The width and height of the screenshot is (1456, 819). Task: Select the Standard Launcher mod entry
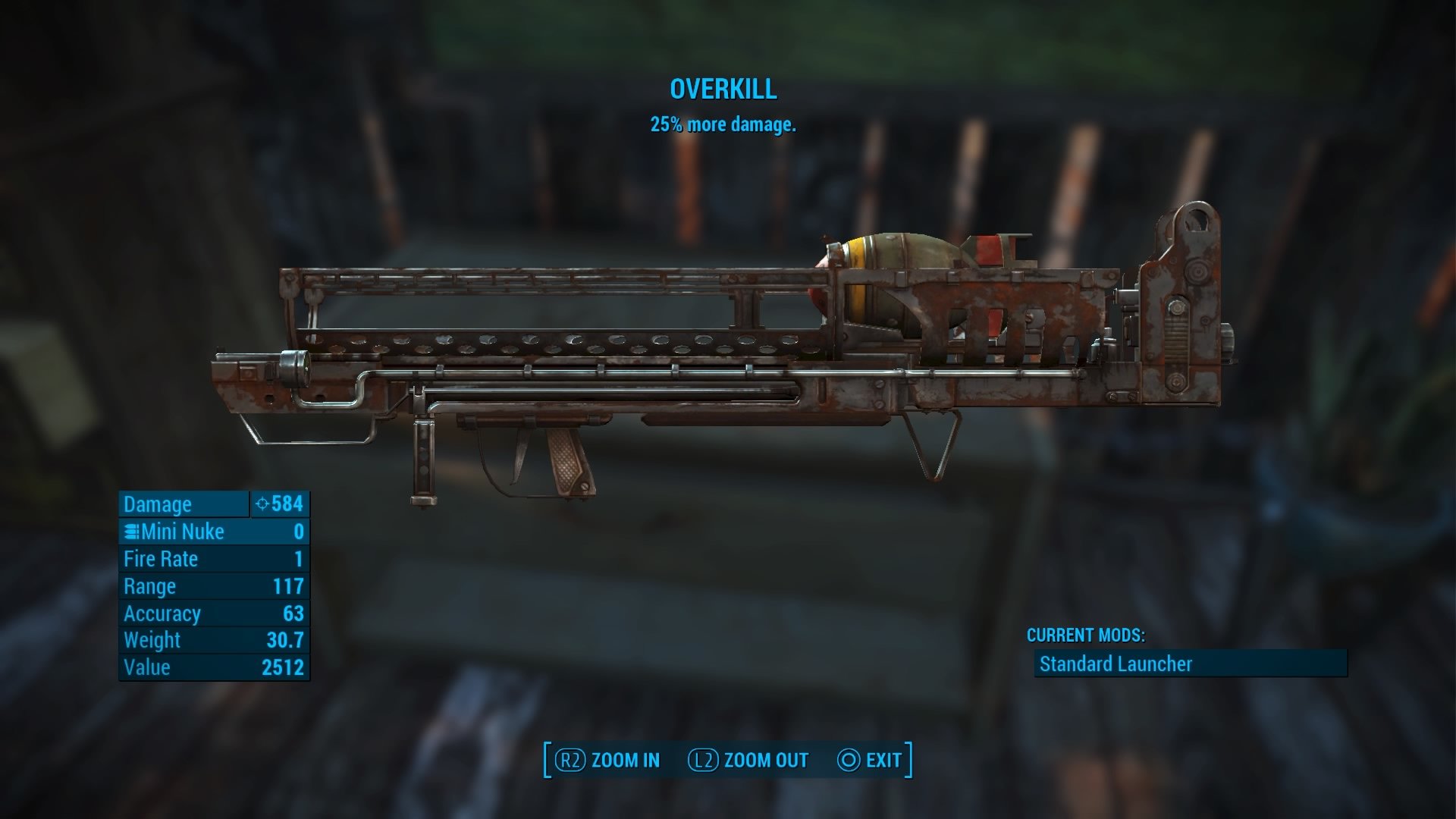(x=1190, y=664)
